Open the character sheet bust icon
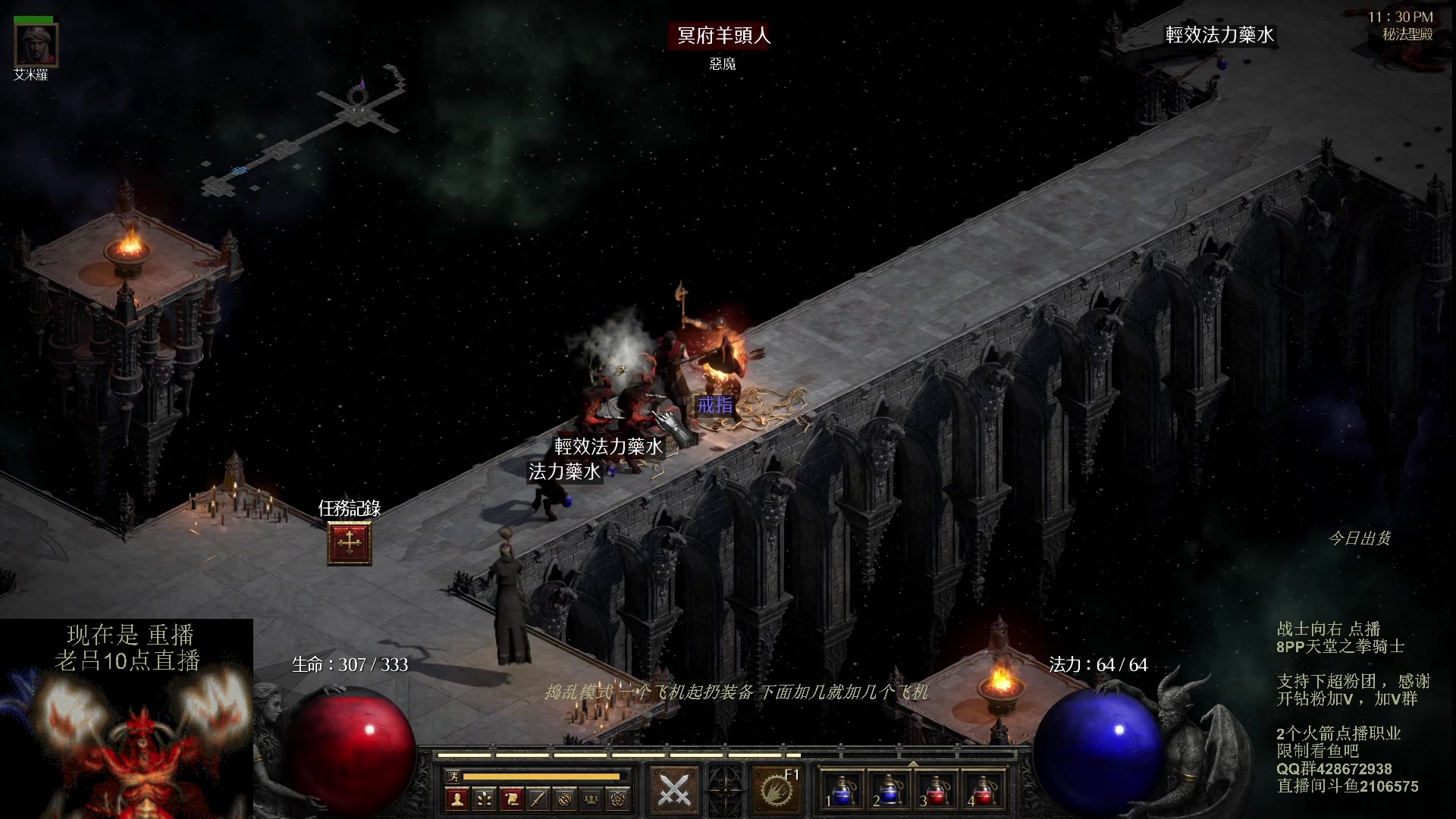This screenshot has height=819, width=1456. pos(457,799)
